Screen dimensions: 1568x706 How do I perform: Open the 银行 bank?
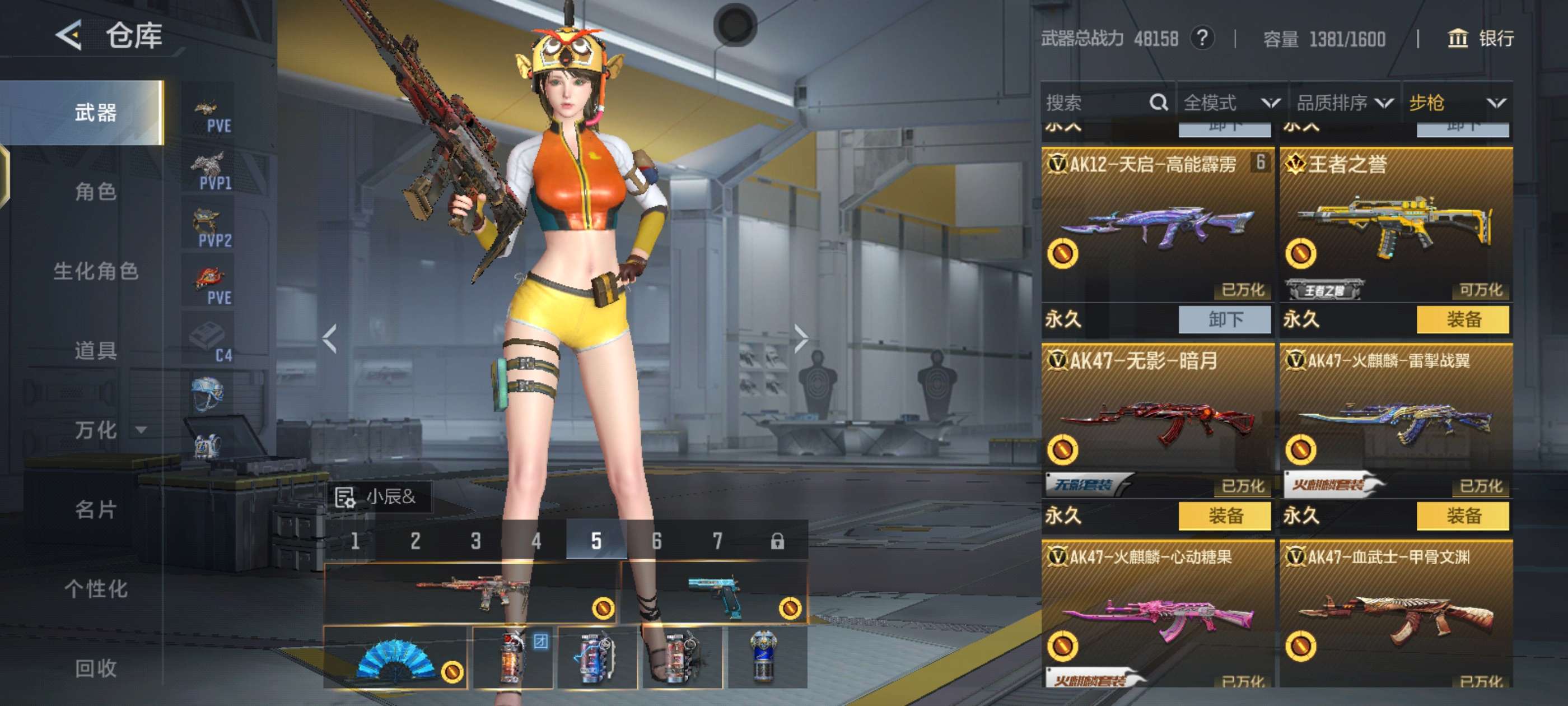coord(1480,39)
